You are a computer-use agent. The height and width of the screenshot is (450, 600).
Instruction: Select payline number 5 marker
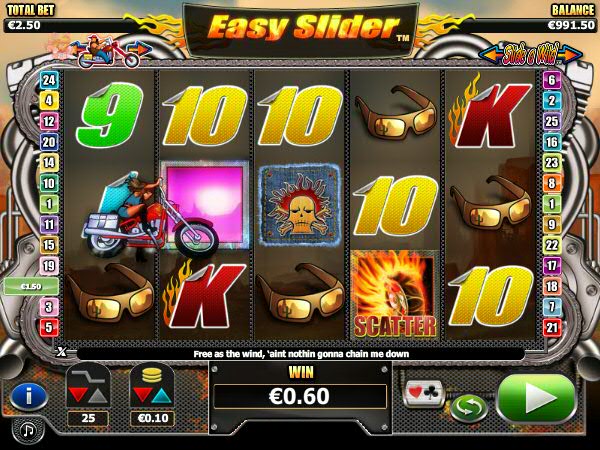46,328
